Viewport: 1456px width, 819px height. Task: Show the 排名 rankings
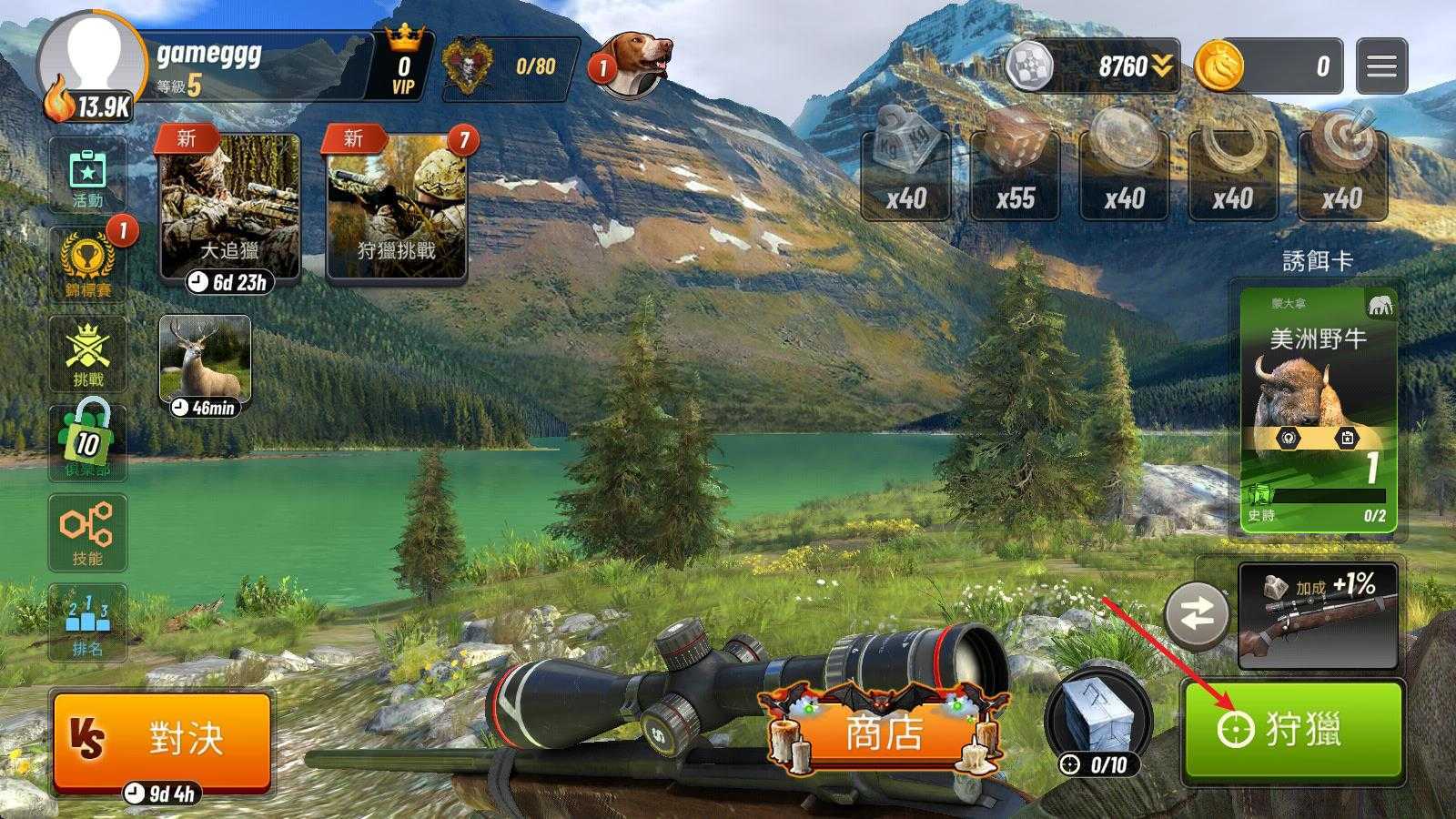click(87, 622)
